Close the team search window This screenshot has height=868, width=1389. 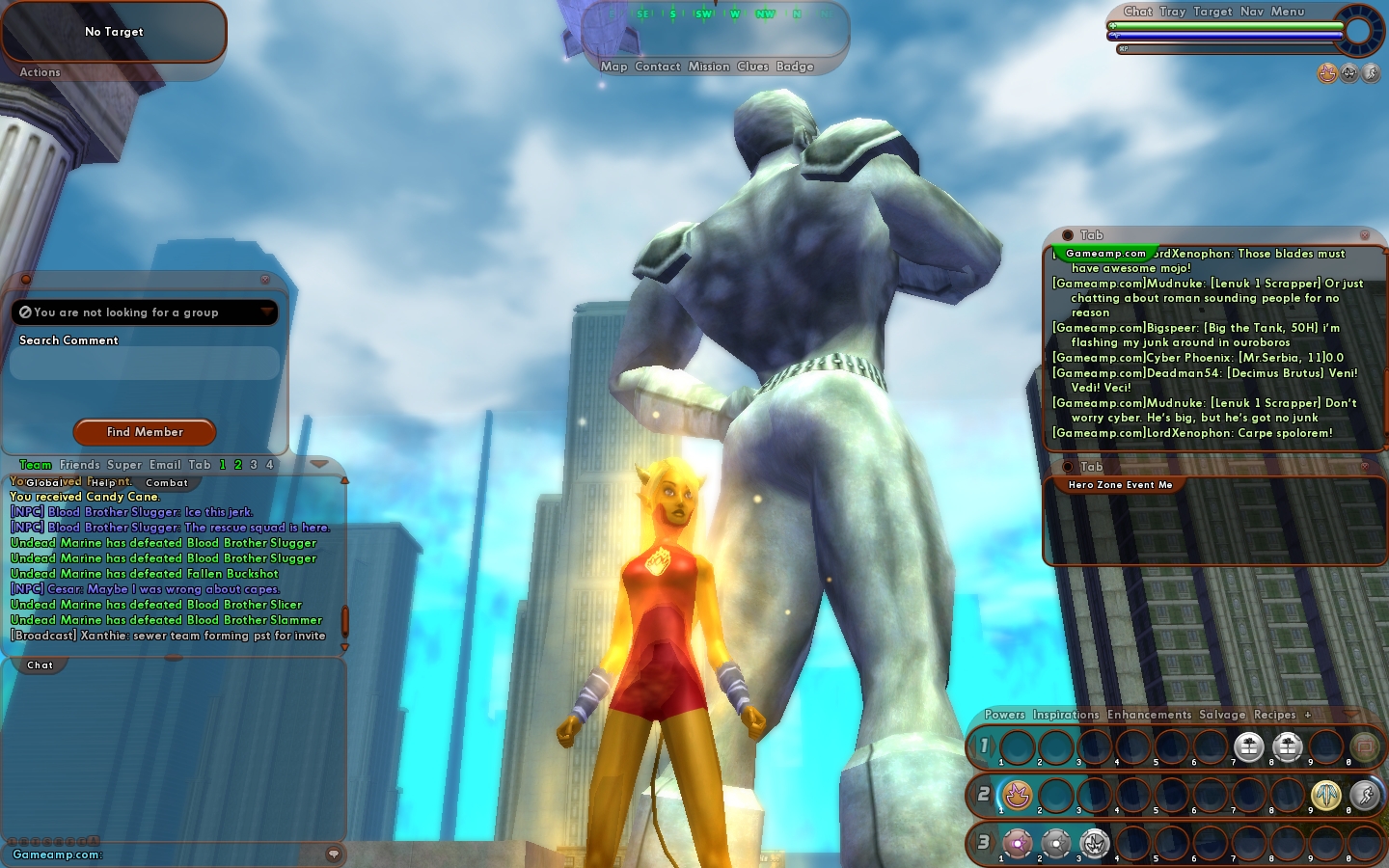[265, 280]
